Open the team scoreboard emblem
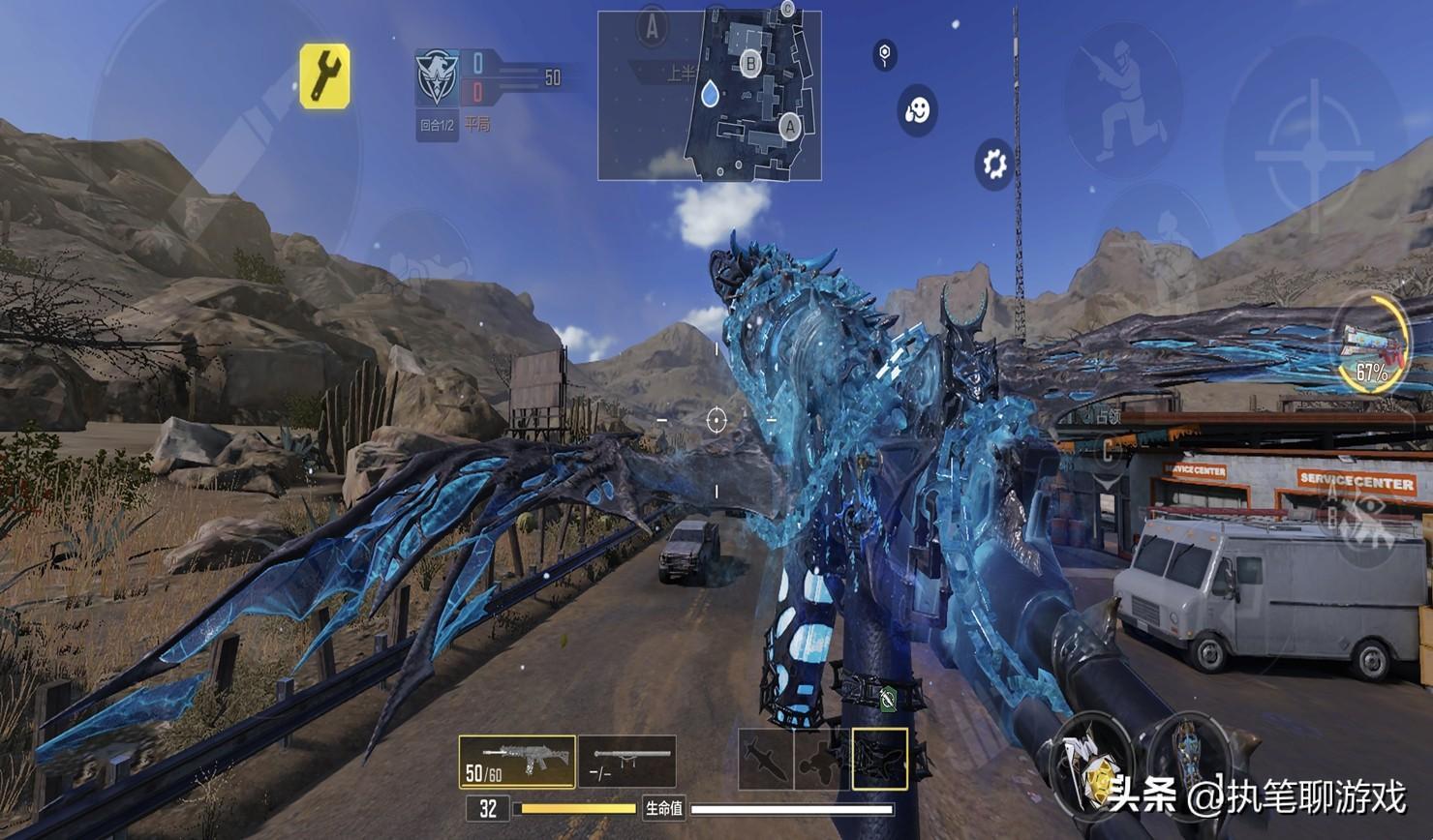Image resolution: width=1433 pixels, height=840 pixels. [437, 78]
